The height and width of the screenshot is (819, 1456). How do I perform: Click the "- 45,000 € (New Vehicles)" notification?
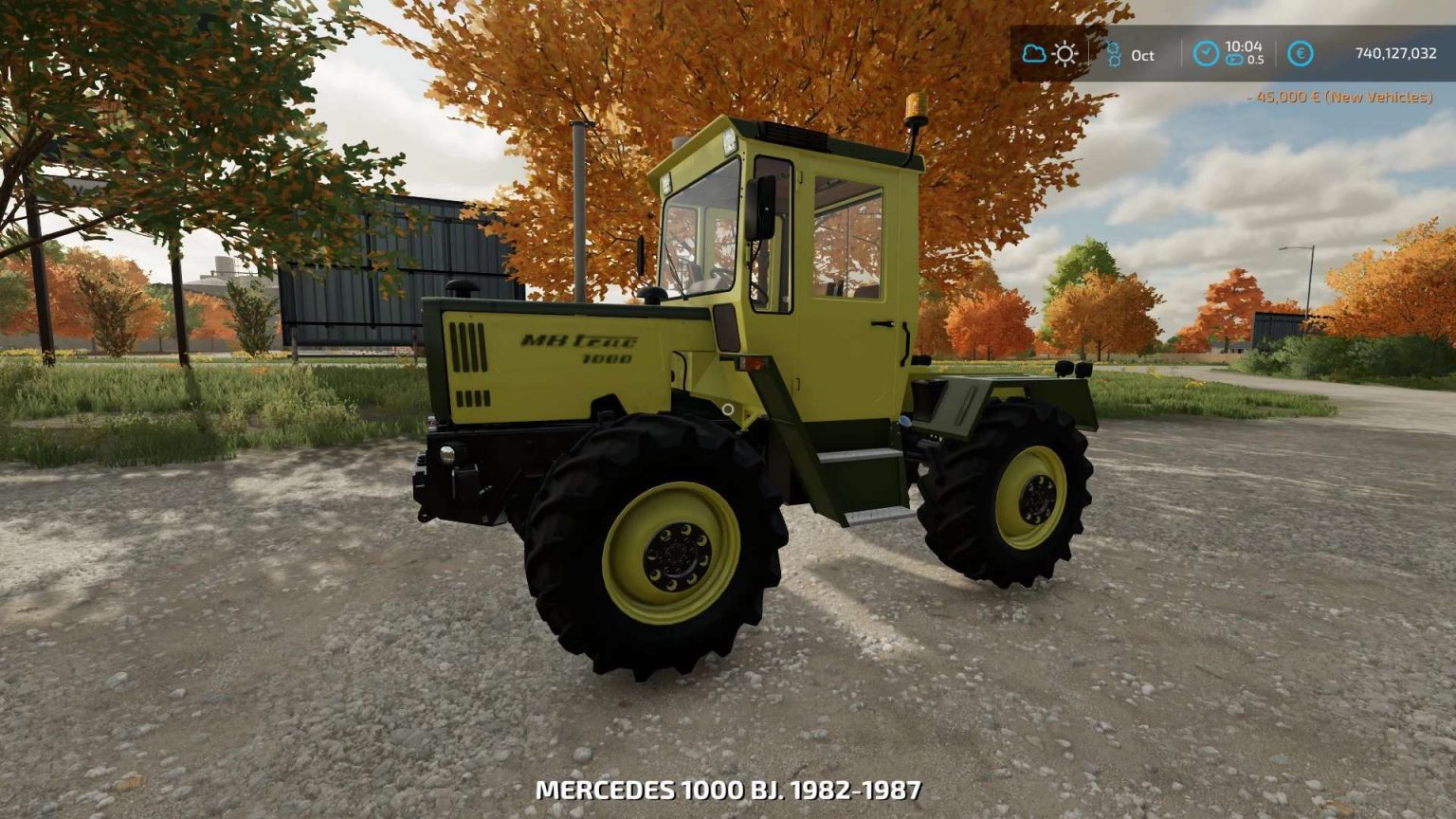1337,96
